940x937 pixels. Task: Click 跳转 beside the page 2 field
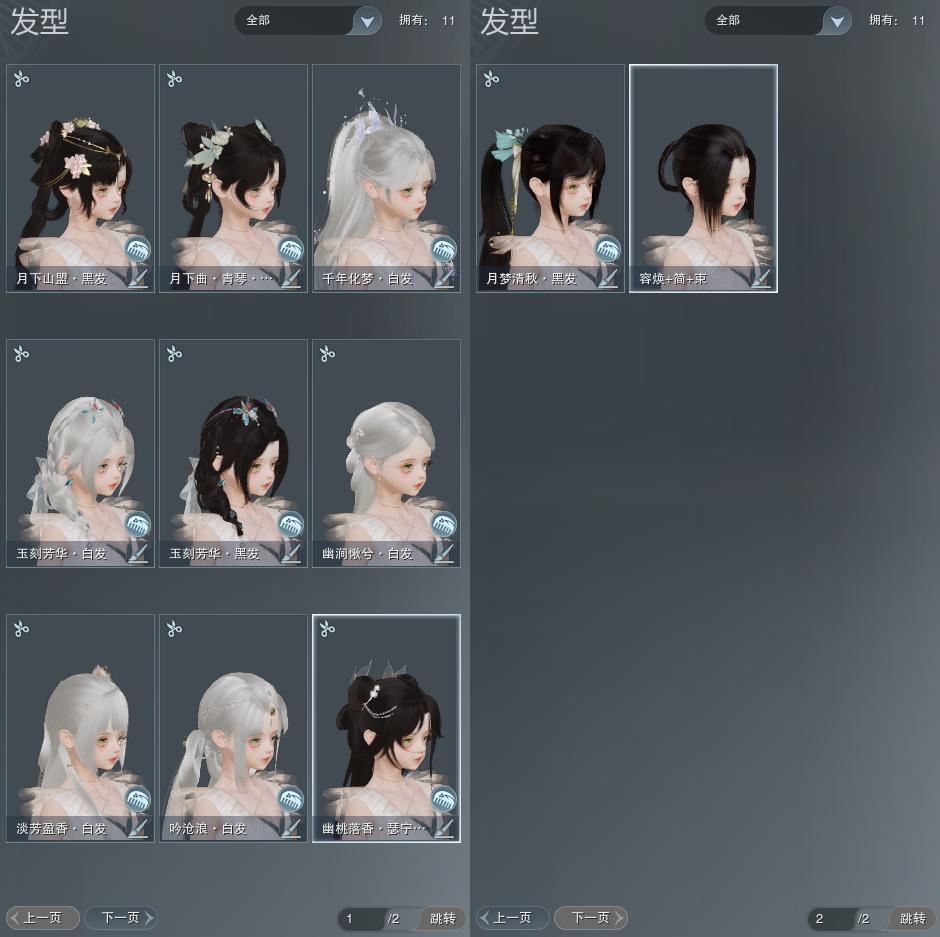pos(912,918)
